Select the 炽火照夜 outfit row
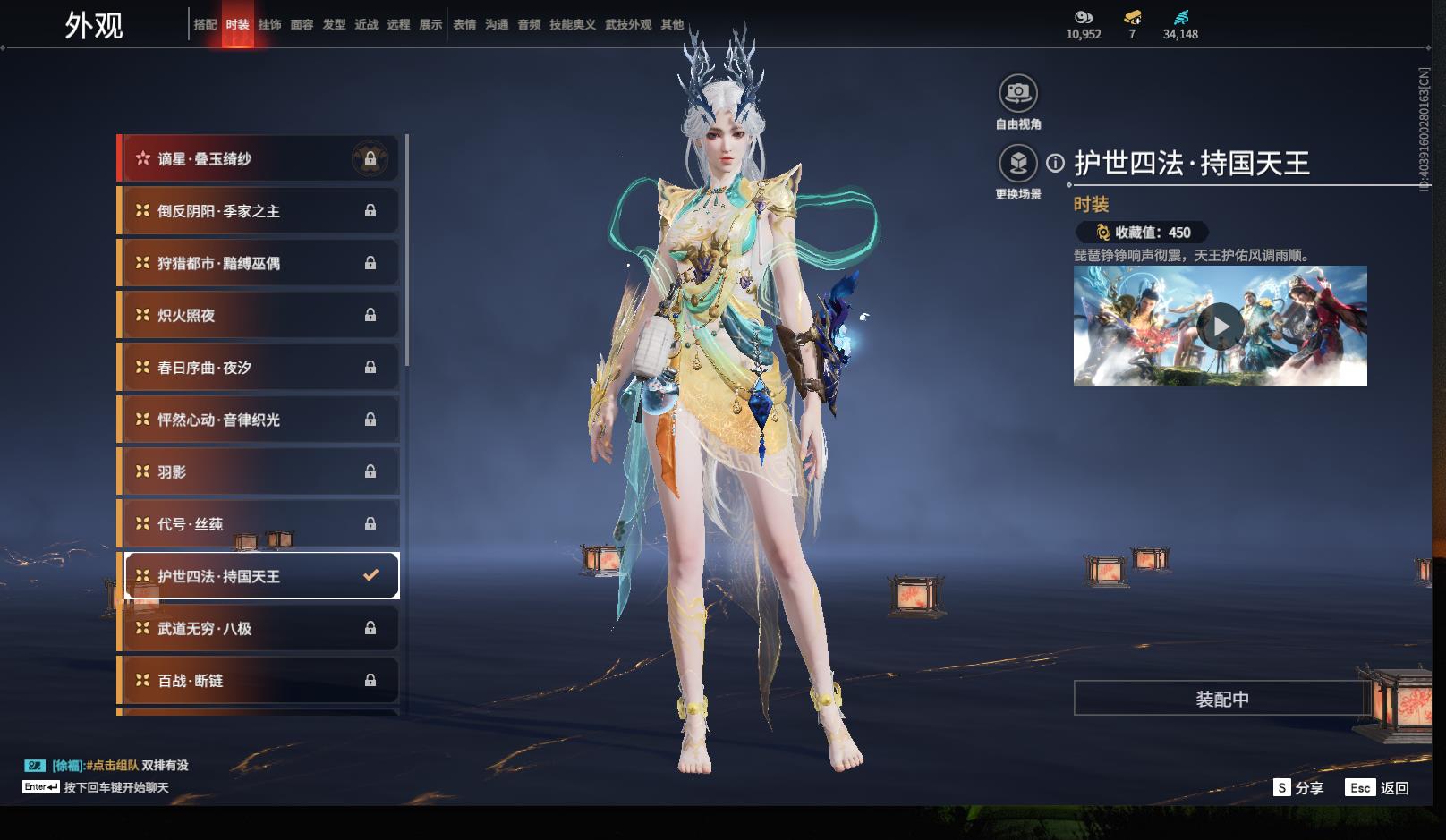The image size is (1446, 840). tap(259, 316)
